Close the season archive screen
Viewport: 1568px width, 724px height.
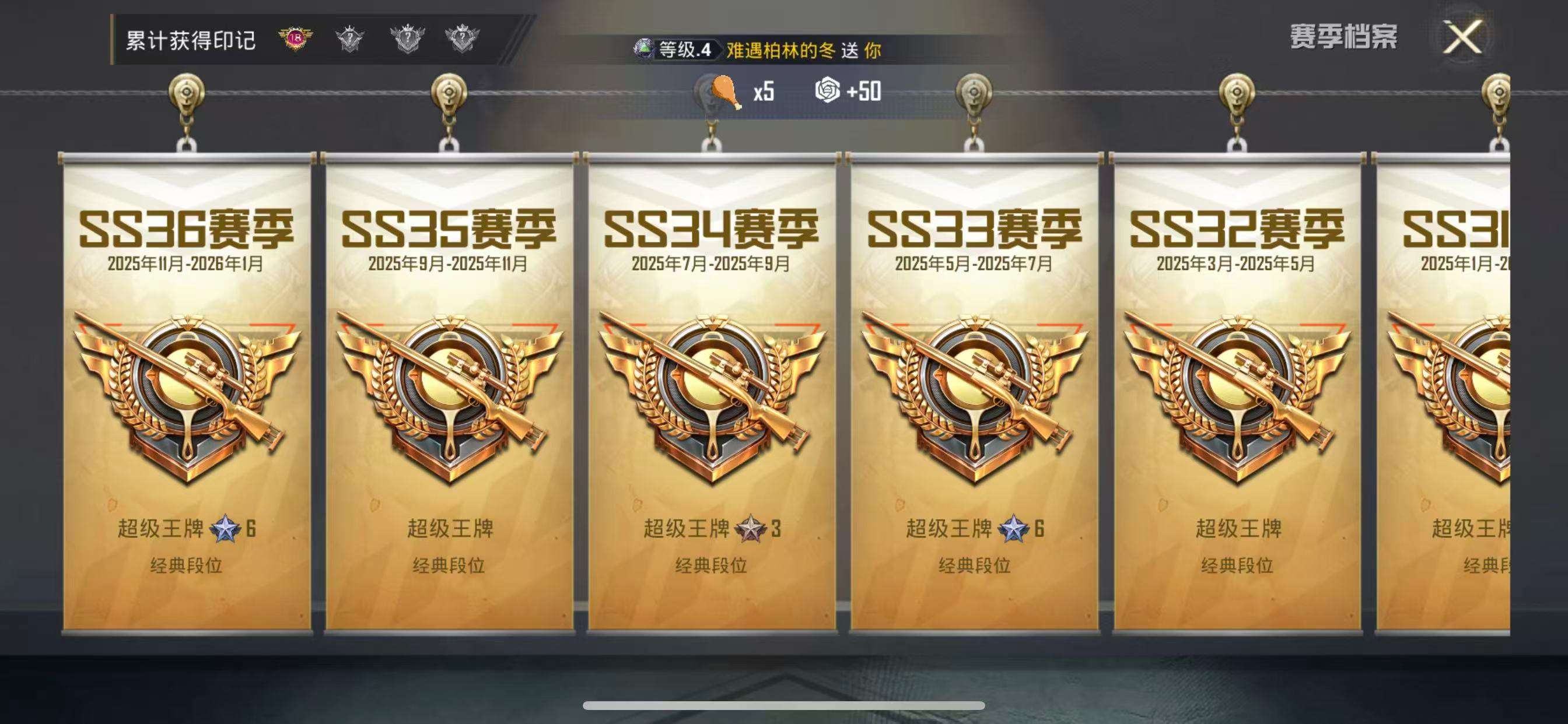click(1462, 38)
